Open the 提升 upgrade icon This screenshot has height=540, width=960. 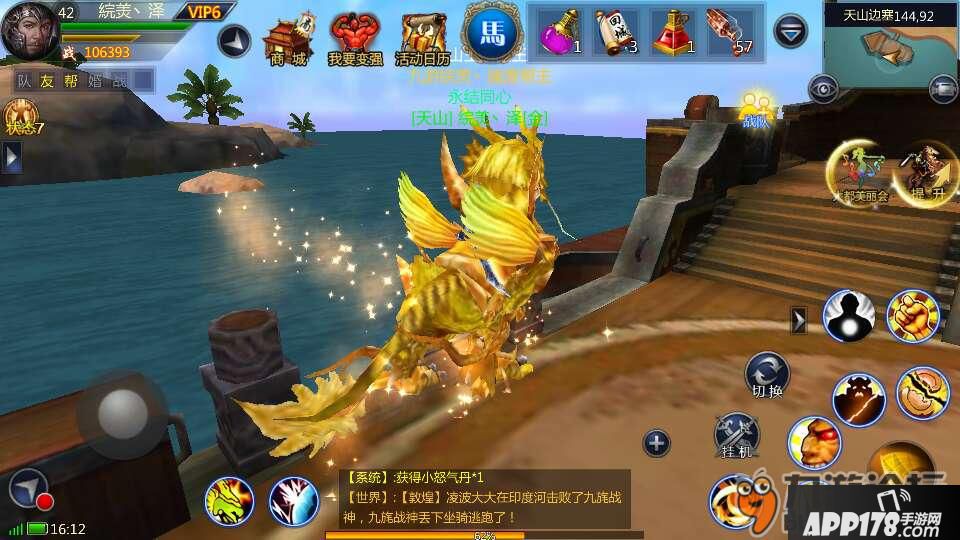(x=918, y=174)
